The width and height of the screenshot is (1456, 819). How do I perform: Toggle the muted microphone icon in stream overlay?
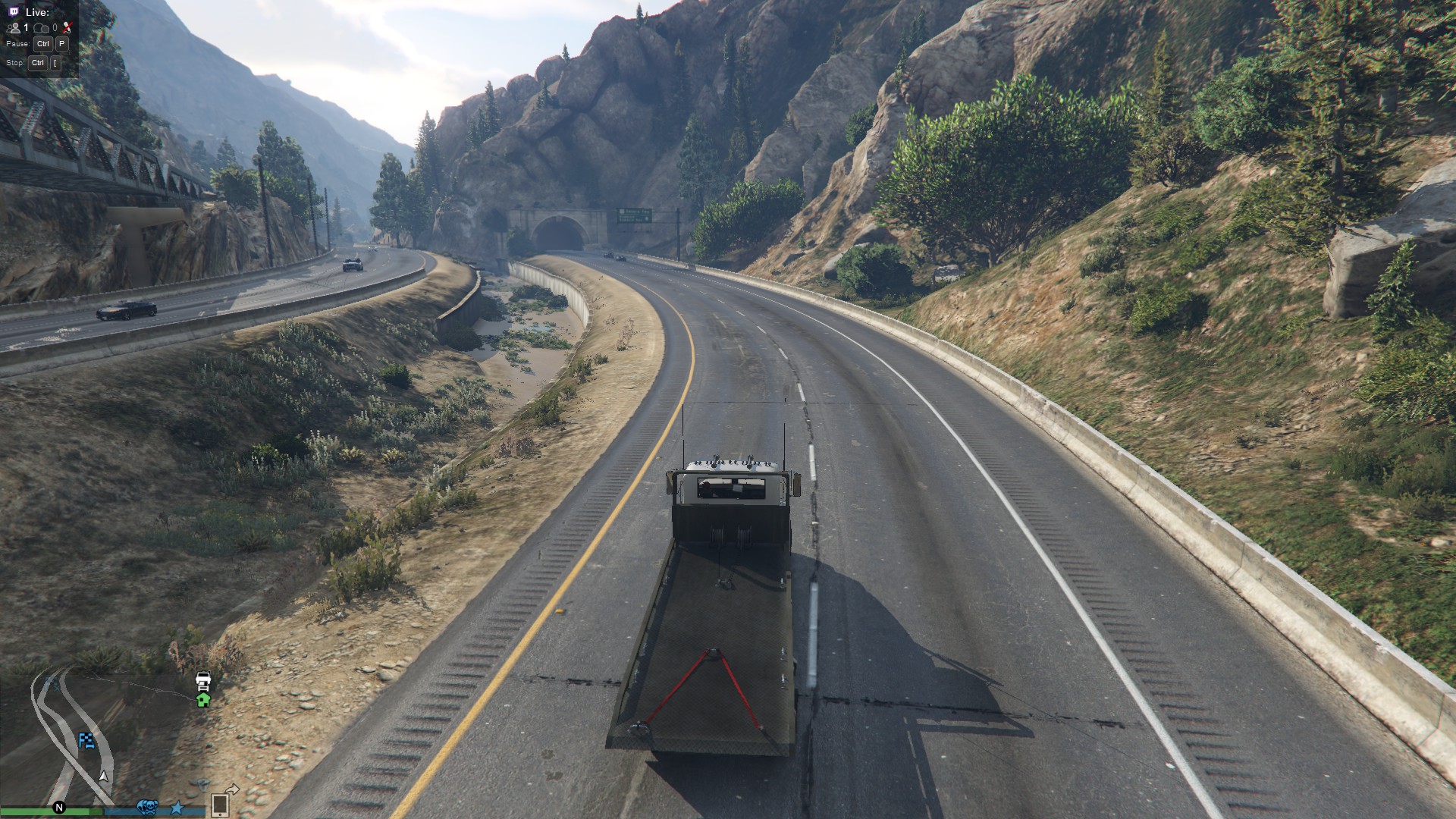[67, 28]
